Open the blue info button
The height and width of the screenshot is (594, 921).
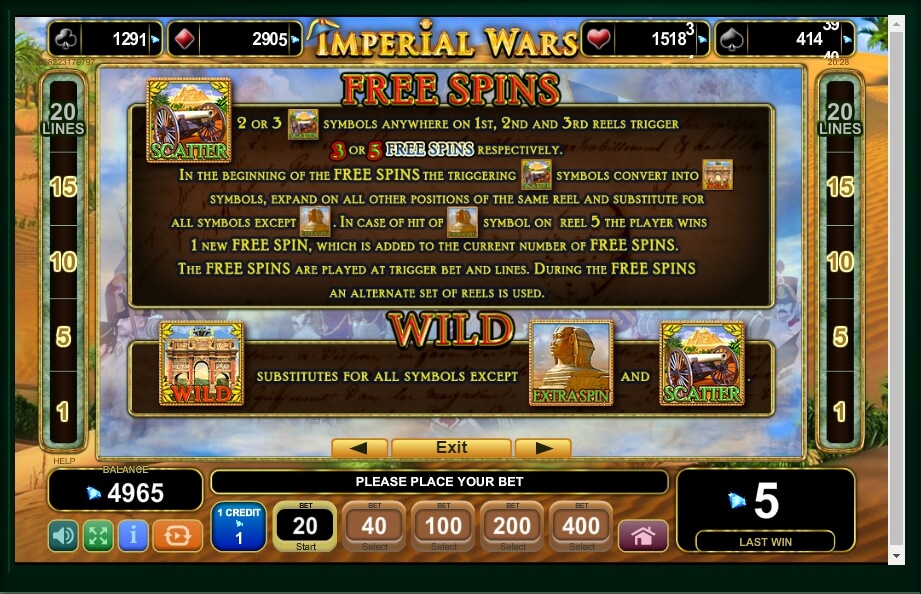click(x=133, y=536)
